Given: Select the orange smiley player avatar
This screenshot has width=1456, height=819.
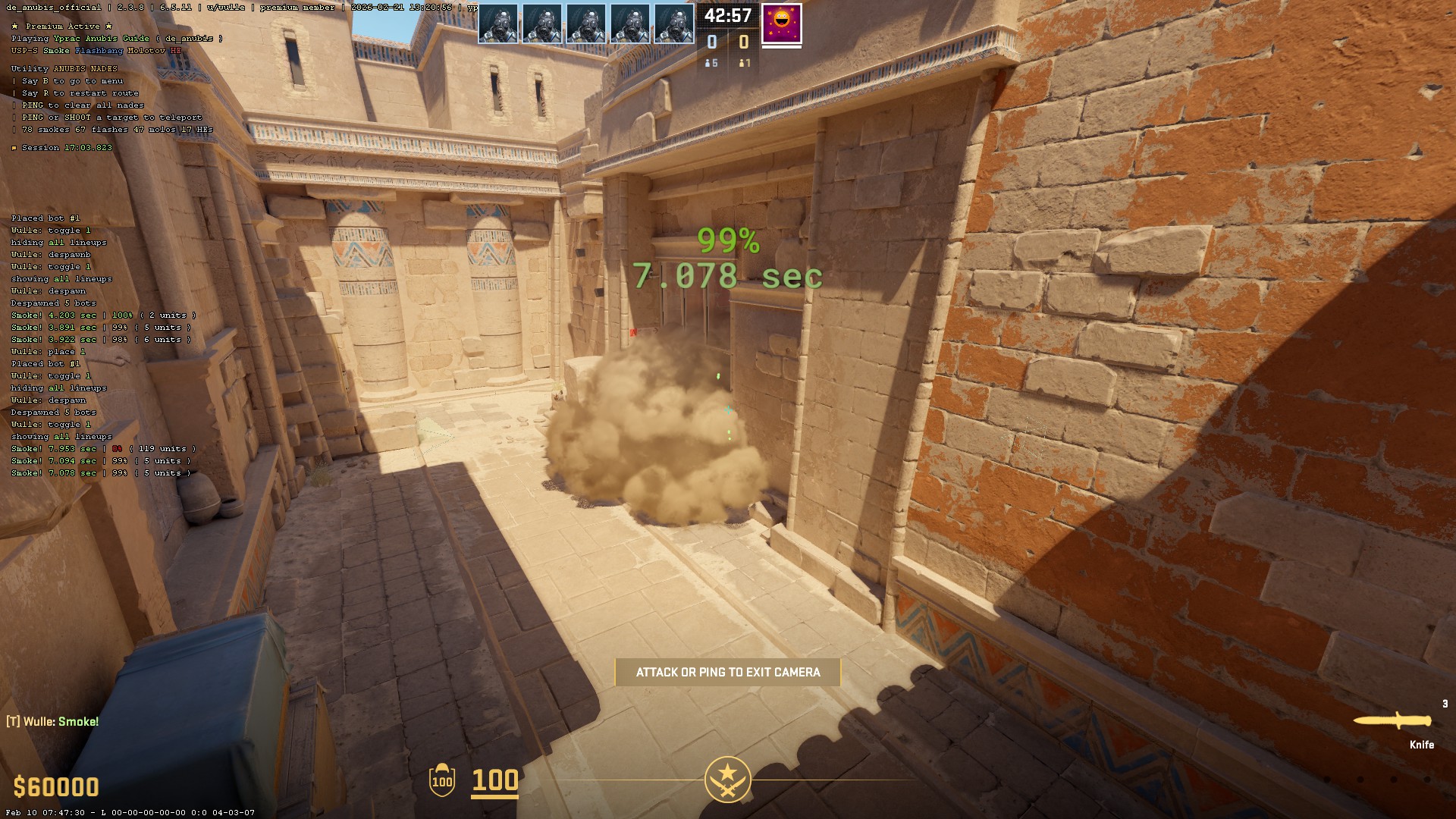Looking at the screenshot, I should (x=781, y=24).
